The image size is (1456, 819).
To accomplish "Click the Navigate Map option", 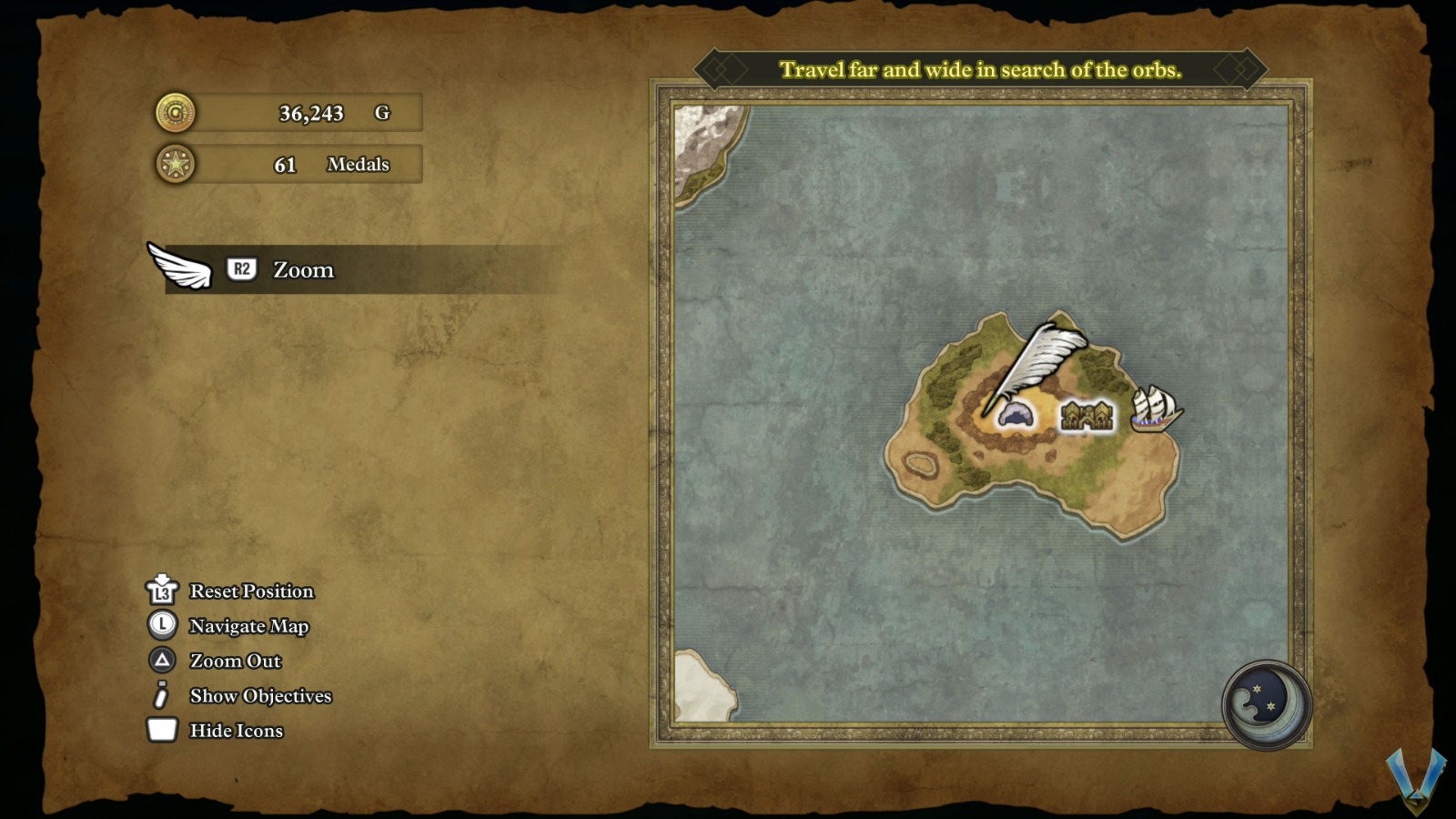I will click(248, 626).
